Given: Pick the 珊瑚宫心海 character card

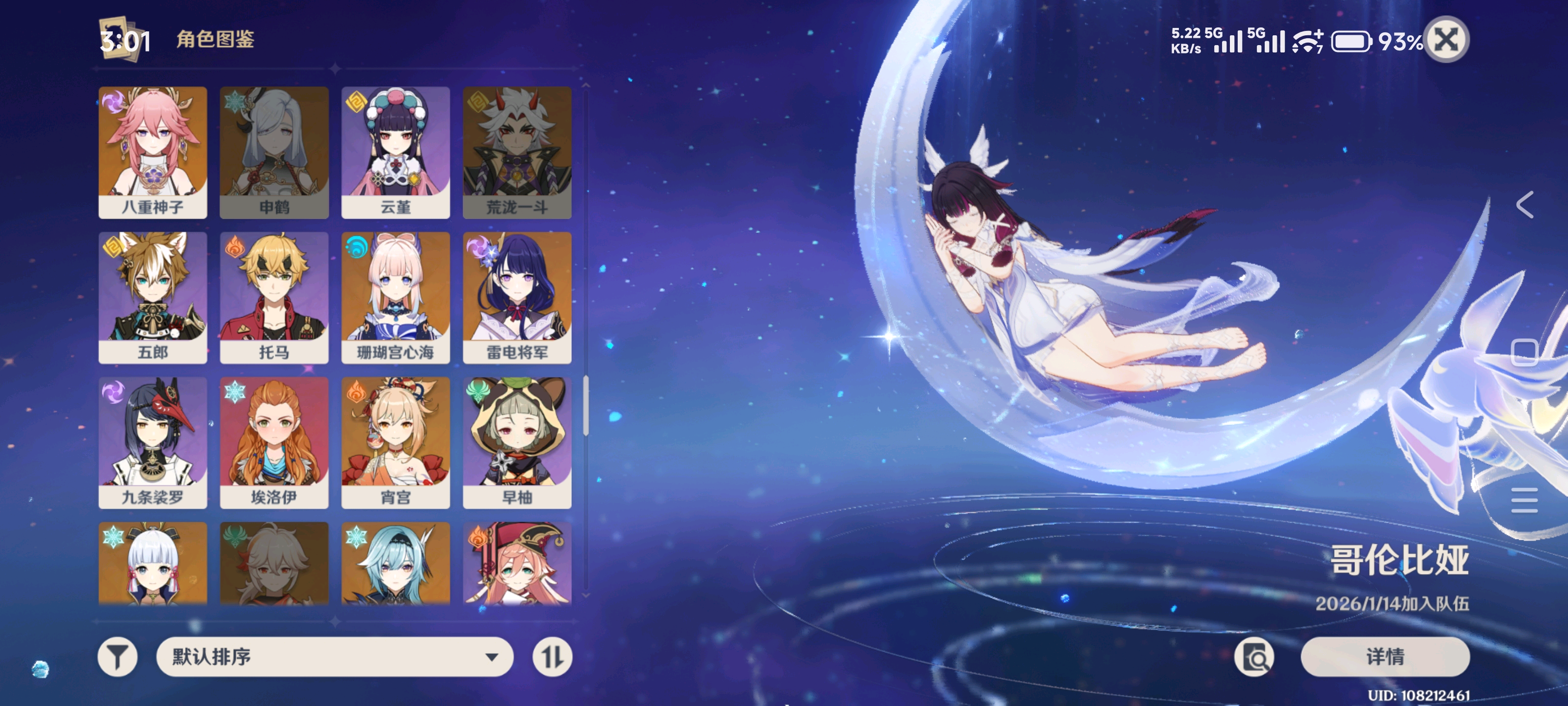Looking at the screenshot, I should [395, 297].
